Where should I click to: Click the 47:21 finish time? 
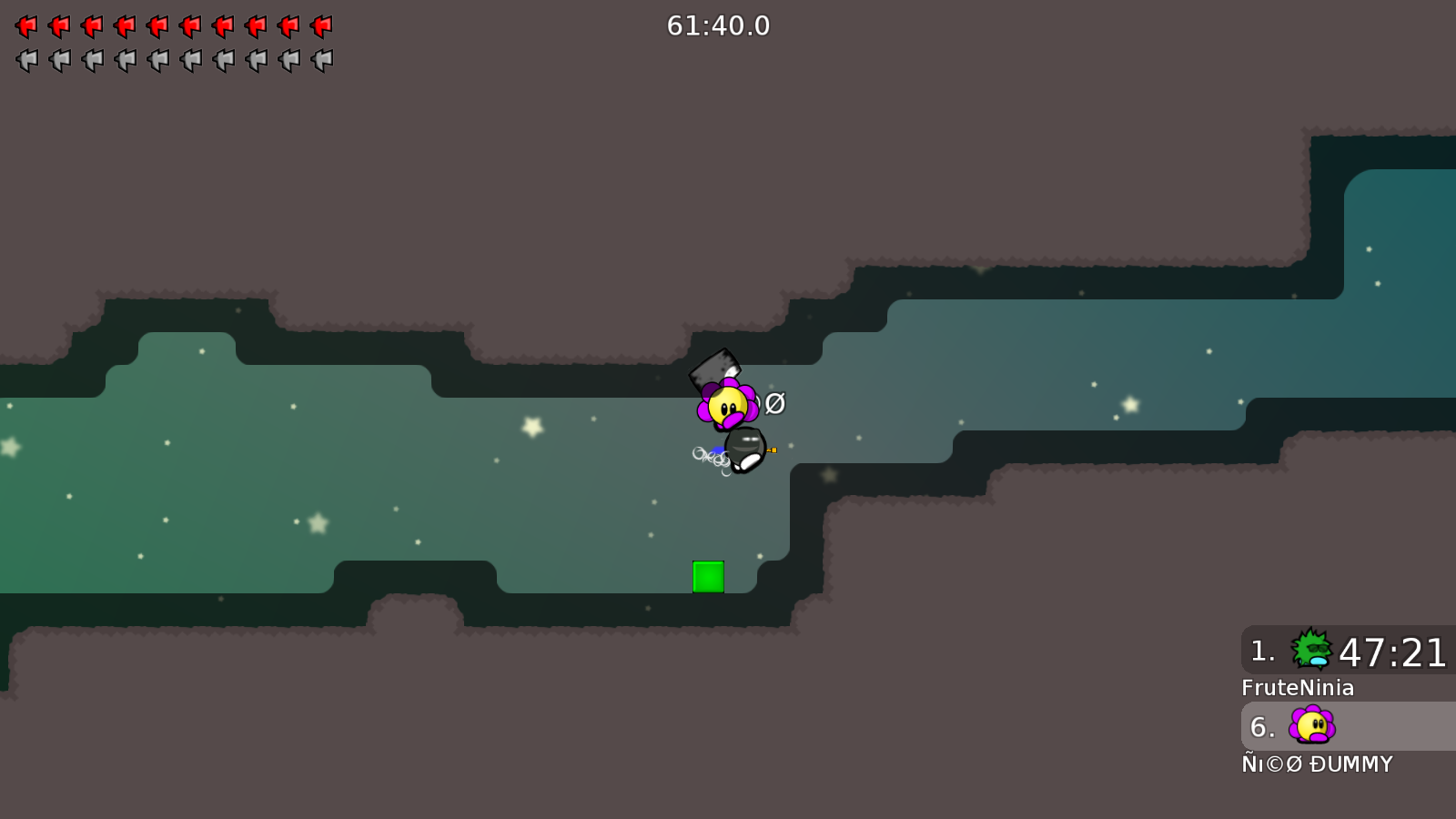click(x=1394, y=652)
